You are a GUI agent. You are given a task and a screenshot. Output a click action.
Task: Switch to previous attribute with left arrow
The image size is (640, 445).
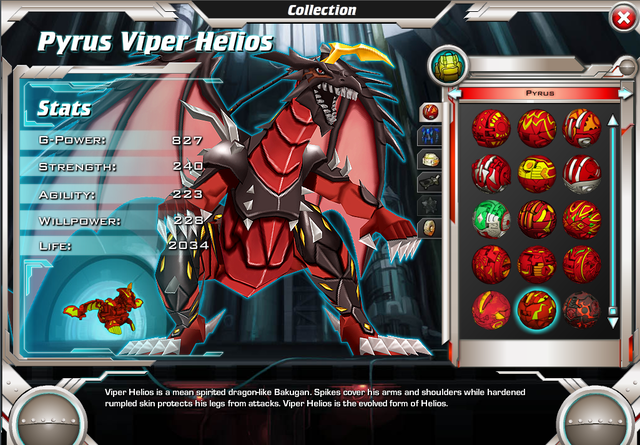454,93
